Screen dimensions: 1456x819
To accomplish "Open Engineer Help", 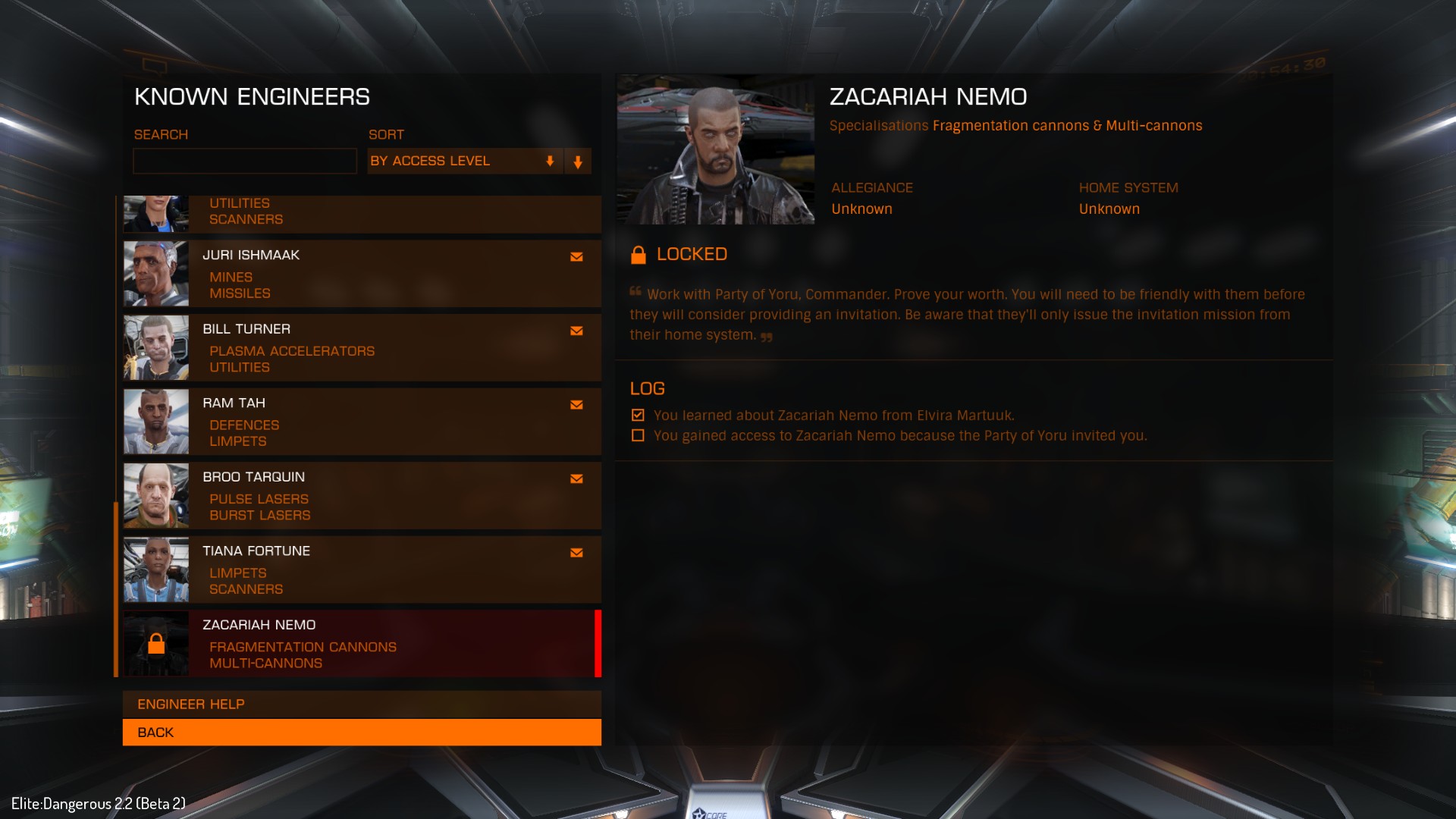I will click(x=362, y=704).
